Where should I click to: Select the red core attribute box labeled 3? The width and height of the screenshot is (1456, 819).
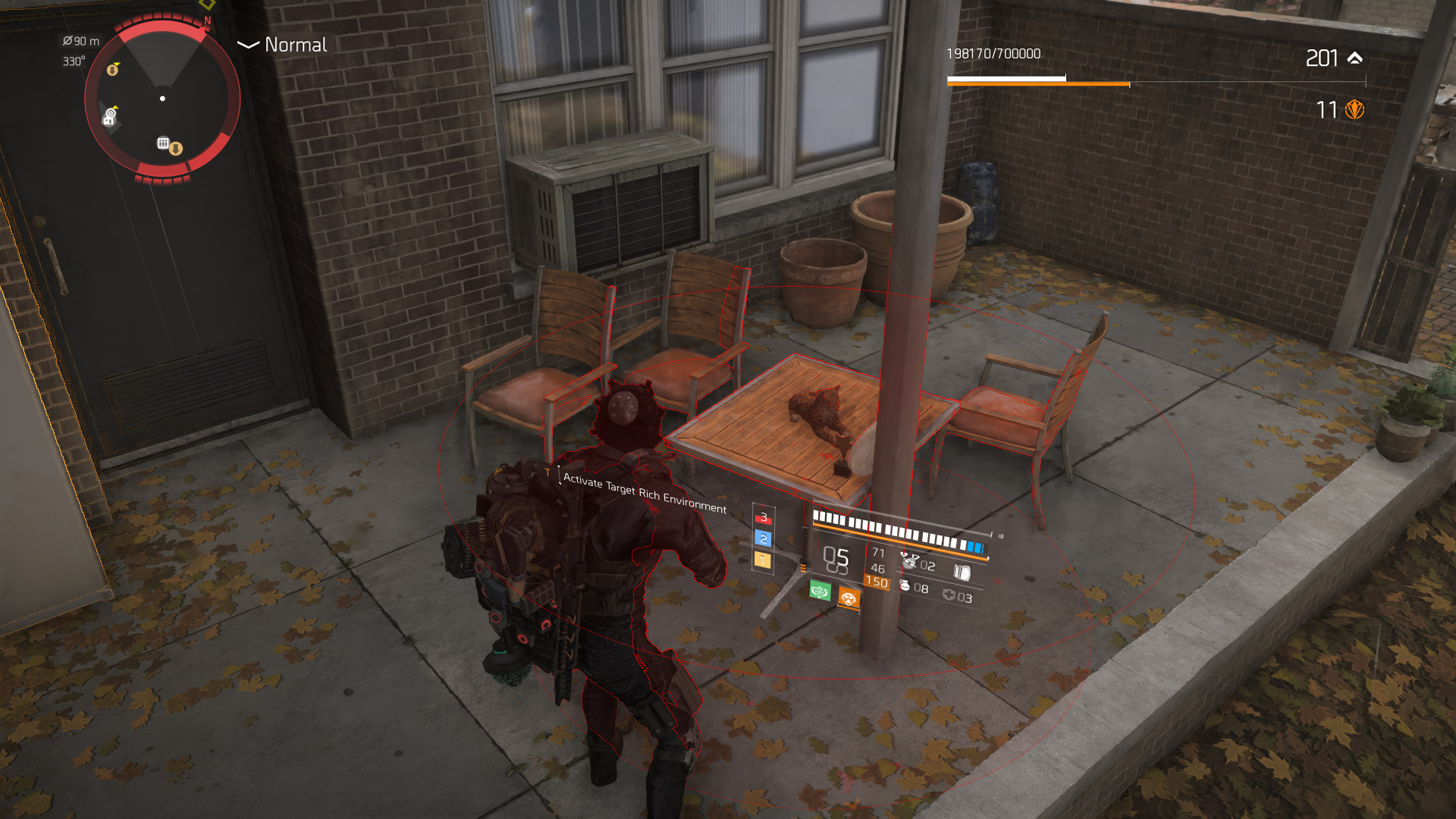[764, 517]
